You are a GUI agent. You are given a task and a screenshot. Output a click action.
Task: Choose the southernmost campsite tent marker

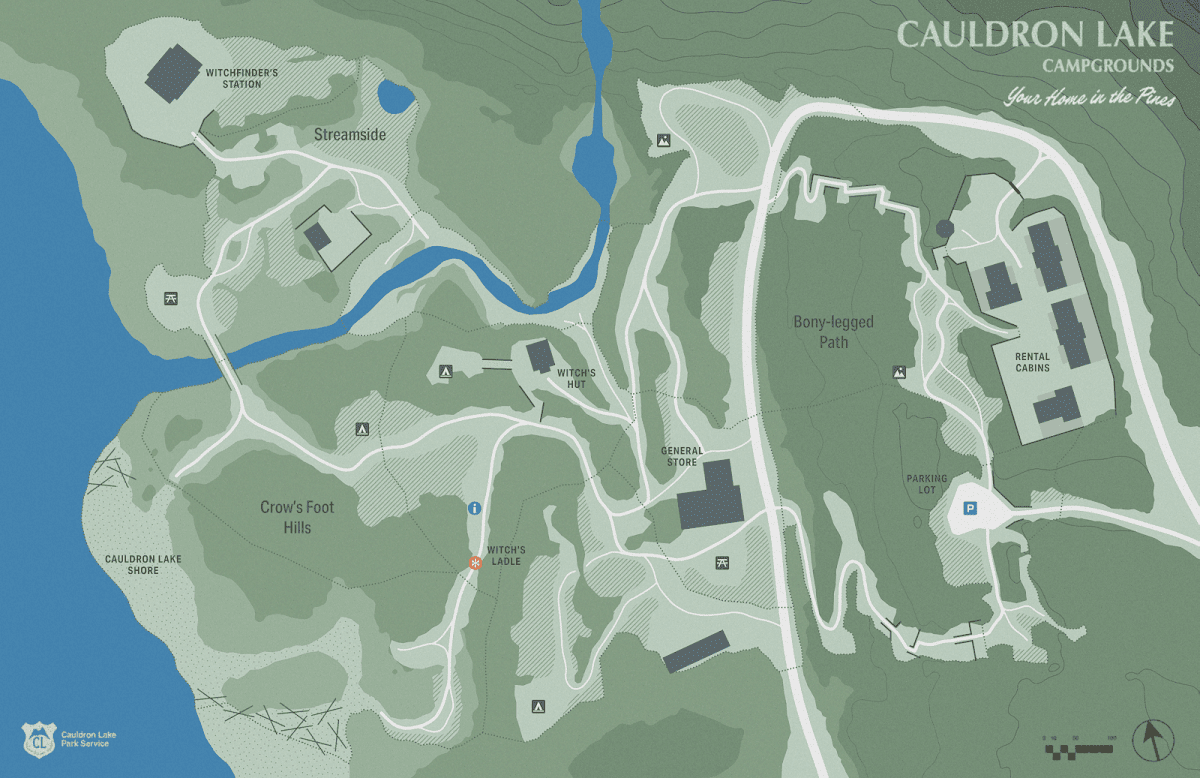[536, 706]
